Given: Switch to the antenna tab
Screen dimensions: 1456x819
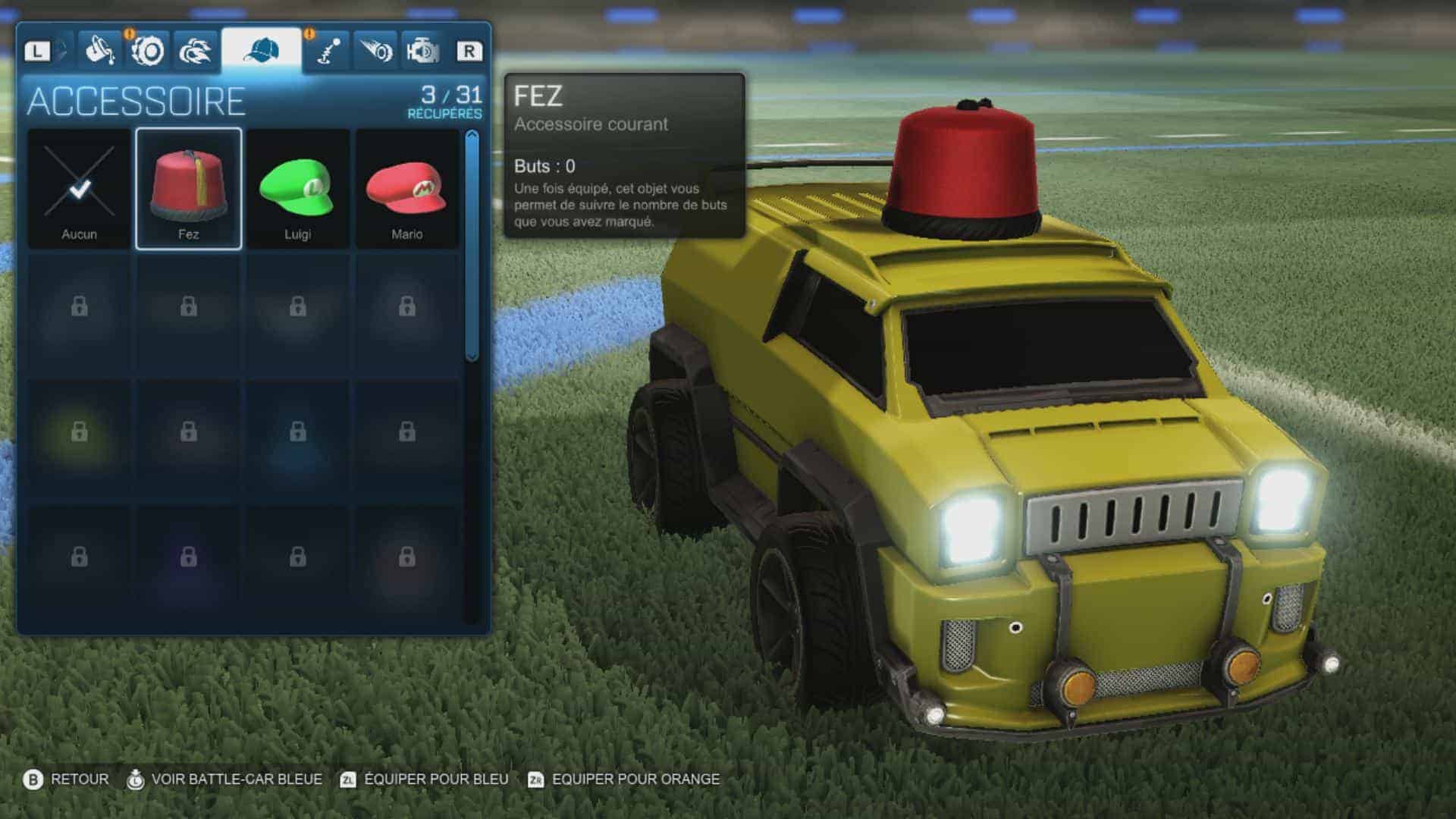Looking at the screenshot, I should [x=328, y=52].
